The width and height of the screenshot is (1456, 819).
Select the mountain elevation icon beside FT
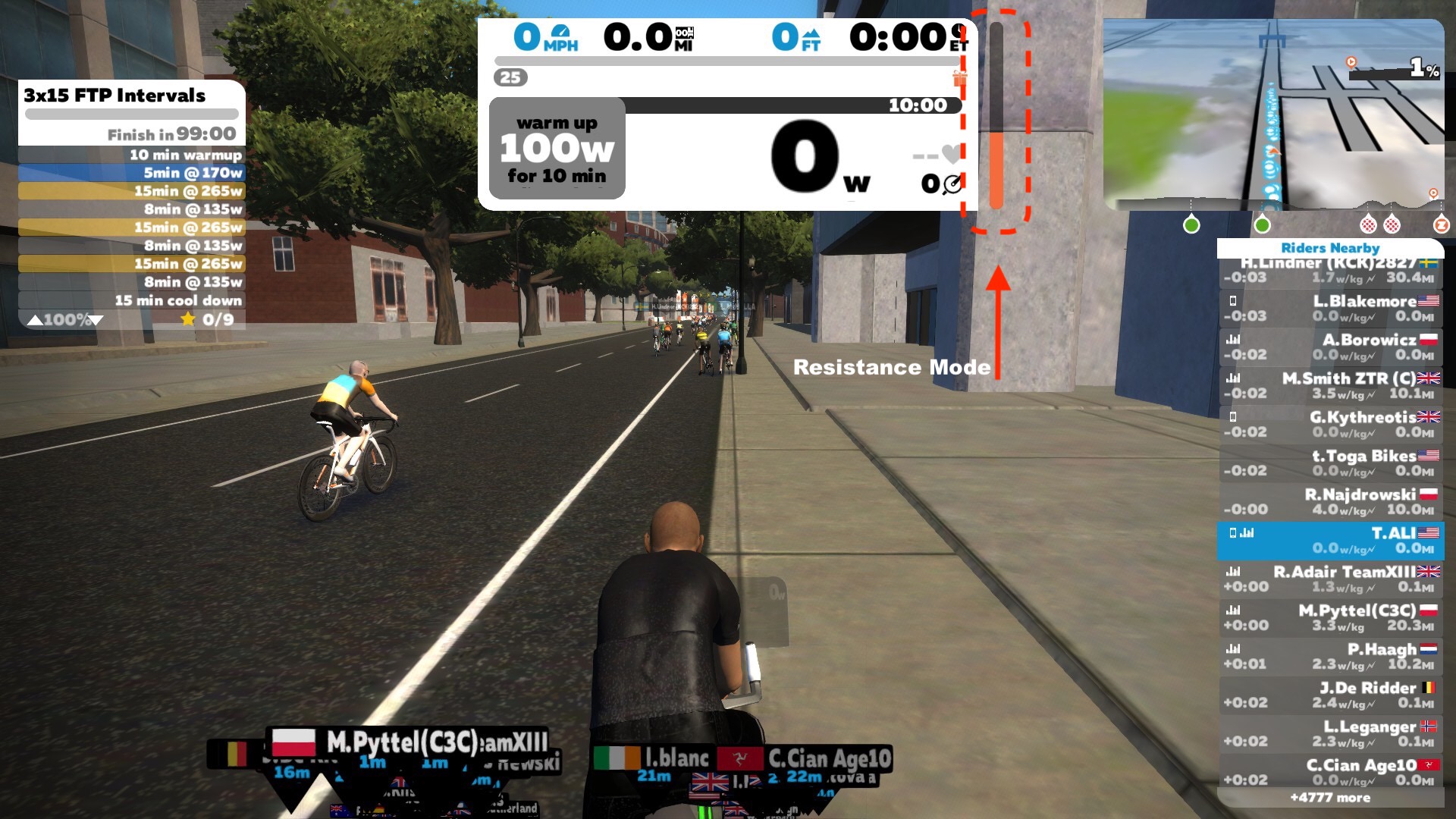click(x=812, y=34)
